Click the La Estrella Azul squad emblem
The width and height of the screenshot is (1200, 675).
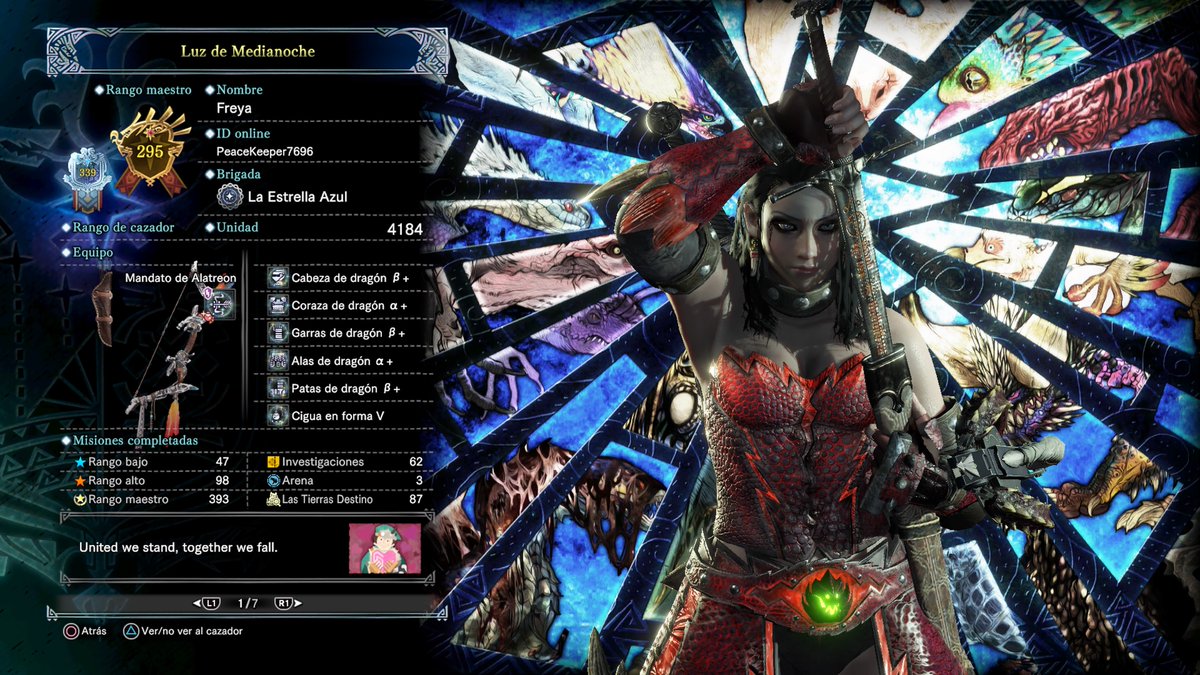(230, 197)
